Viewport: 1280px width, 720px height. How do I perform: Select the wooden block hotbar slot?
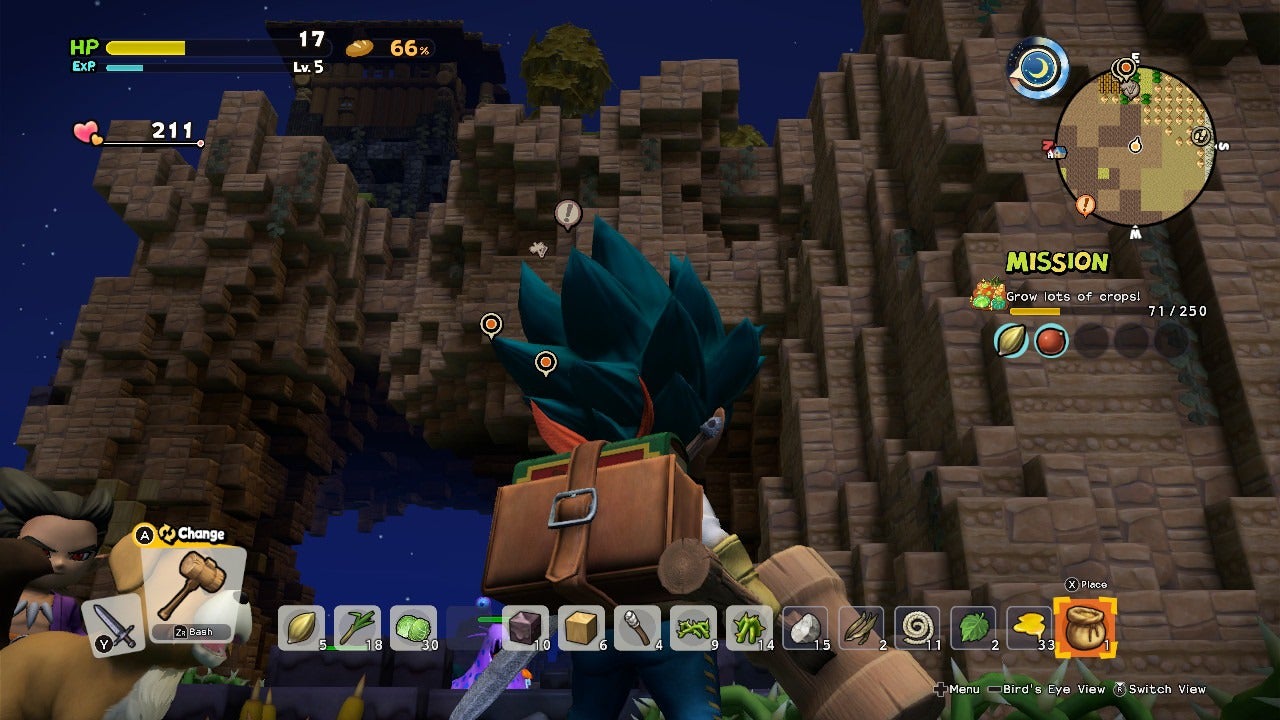(581, 628)
